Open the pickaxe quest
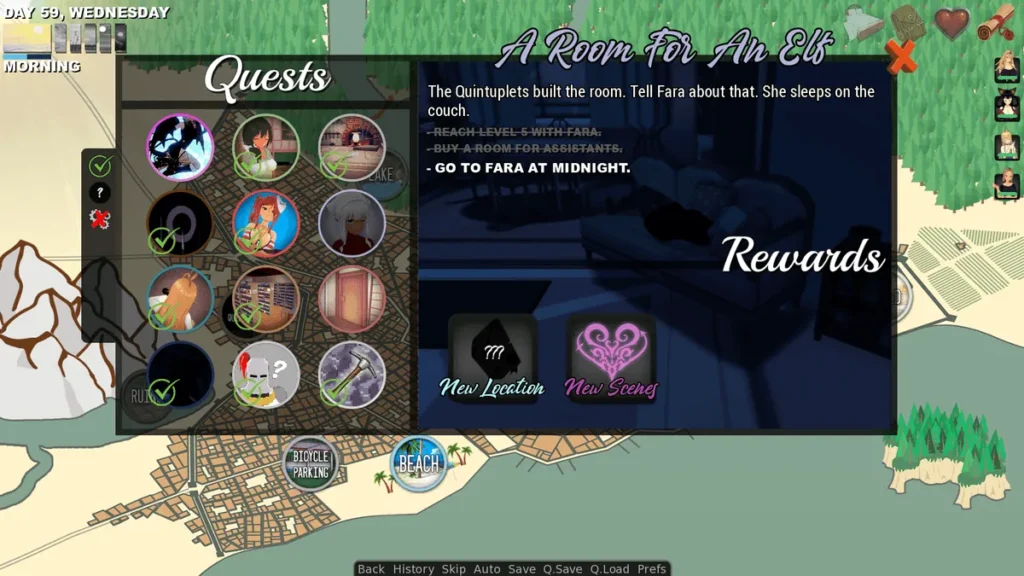 [352, 375]
